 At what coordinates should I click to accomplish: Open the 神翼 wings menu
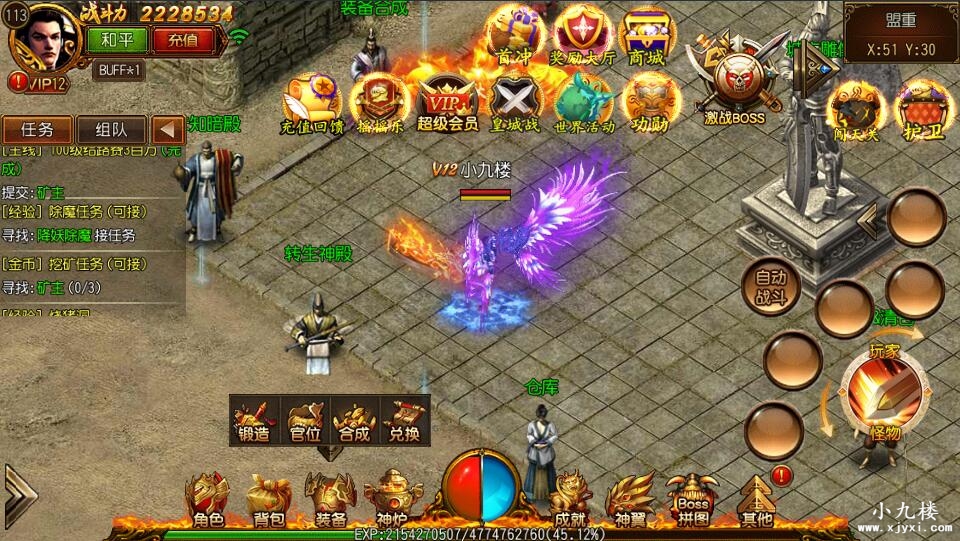631,500
